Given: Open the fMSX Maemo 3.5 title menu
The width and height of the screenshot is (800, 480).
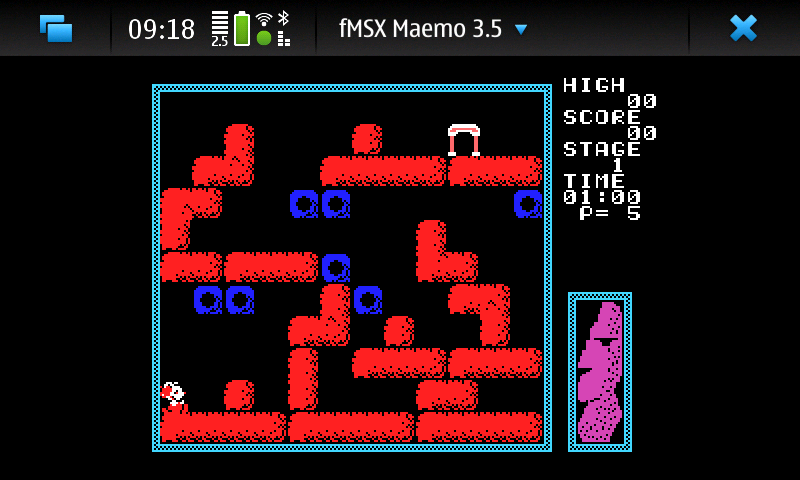Looking at the screenshot, I should 433,29.
